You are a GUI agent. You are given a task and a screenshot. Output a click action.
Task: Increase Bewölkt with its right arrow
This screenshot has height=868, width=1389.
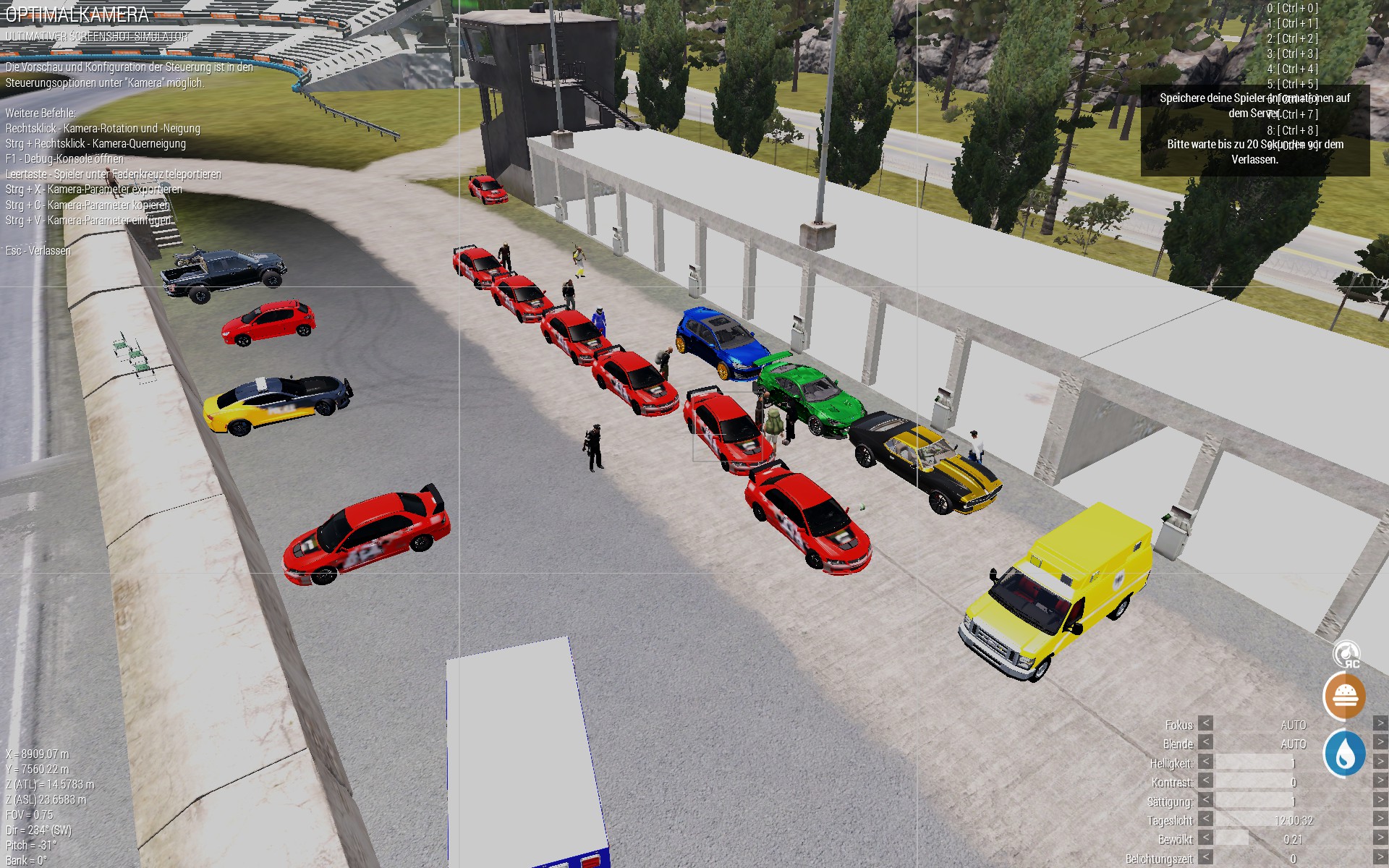(1380, 838)
